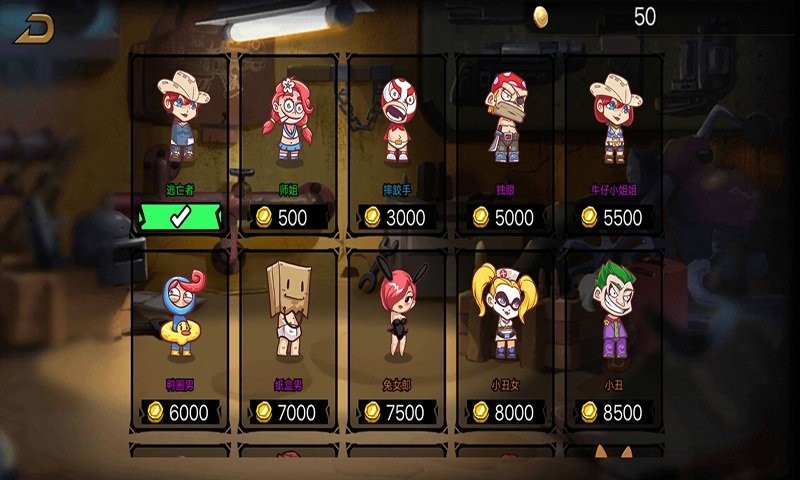The image size is (800, 480).
Task: Purchase clown girl for 8000 coins
Action: 507,412
